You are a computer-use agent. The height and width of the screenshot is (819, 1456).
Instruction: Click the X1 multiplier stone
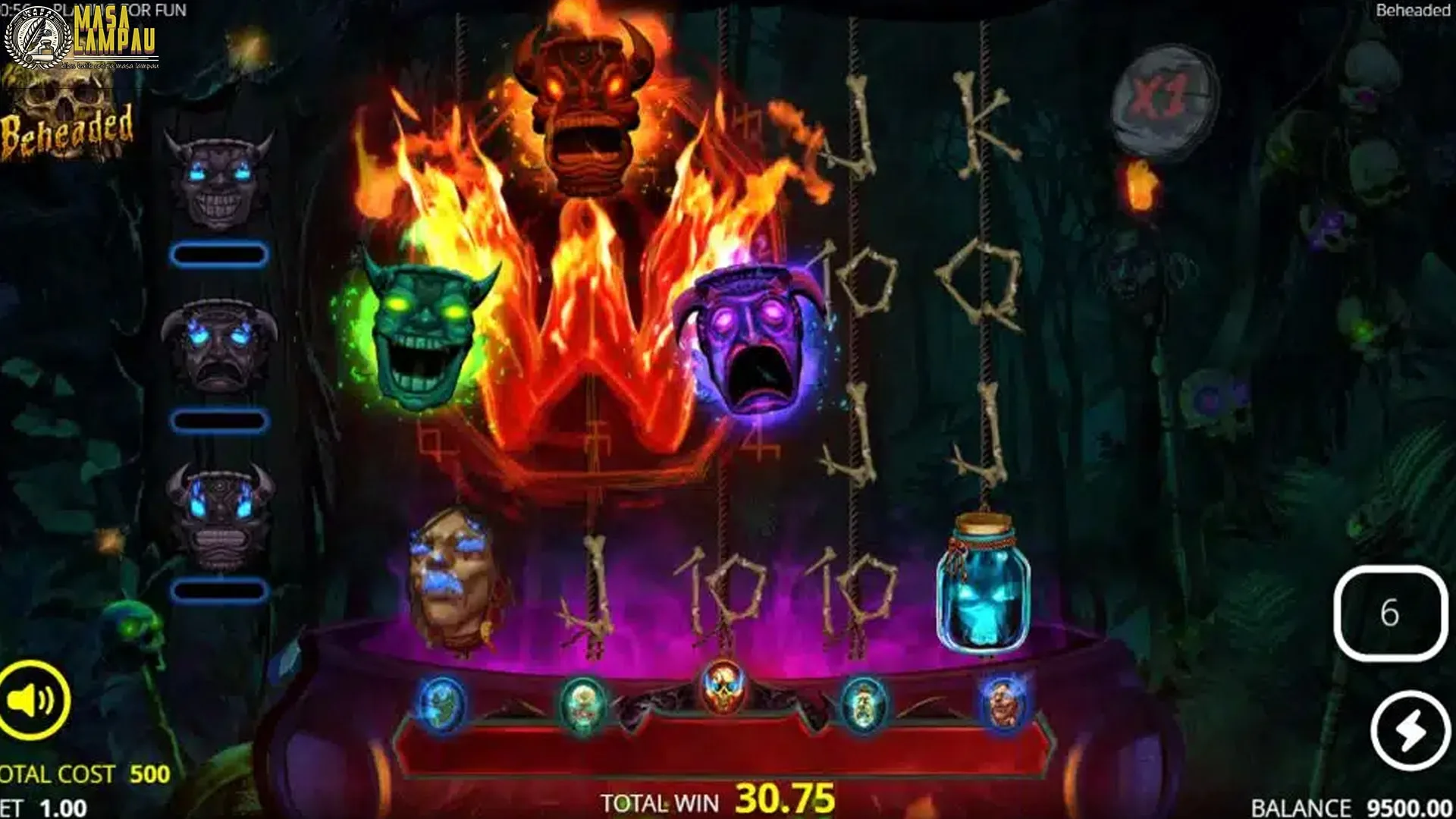[x=1166, y=99]
